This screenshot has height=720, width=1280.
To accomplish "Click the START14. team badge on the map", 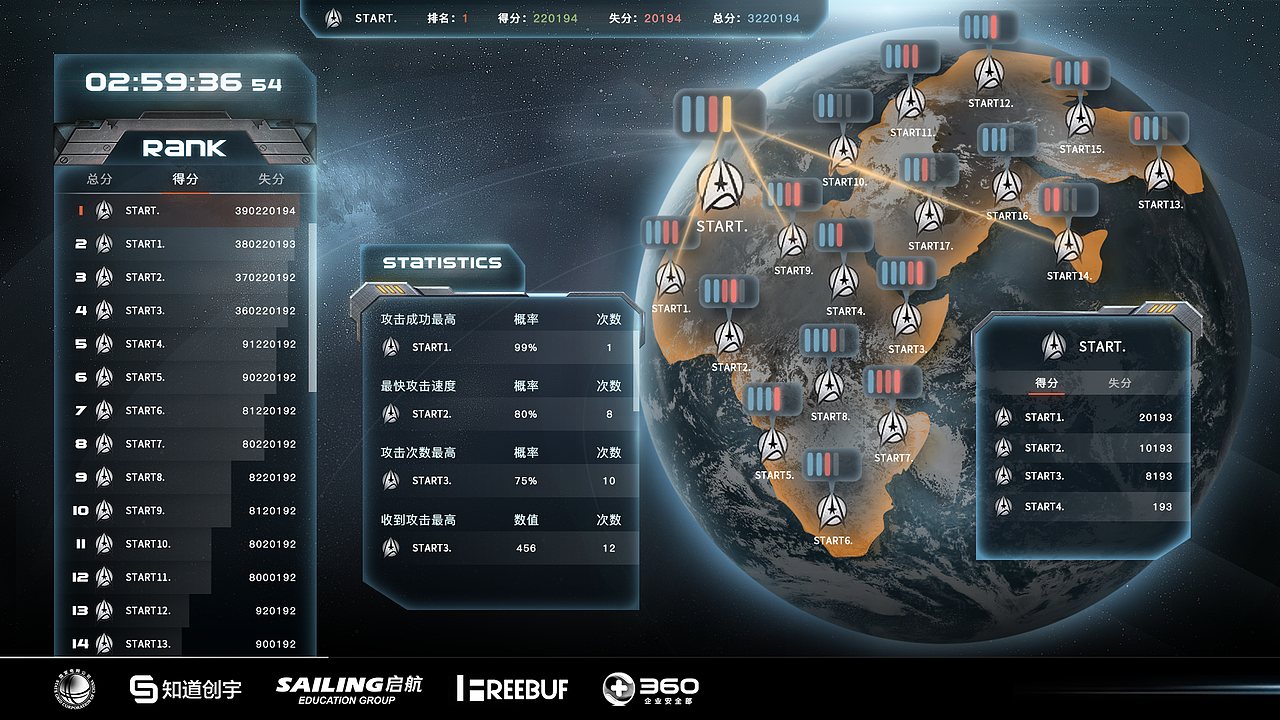I will [1068, 244].
